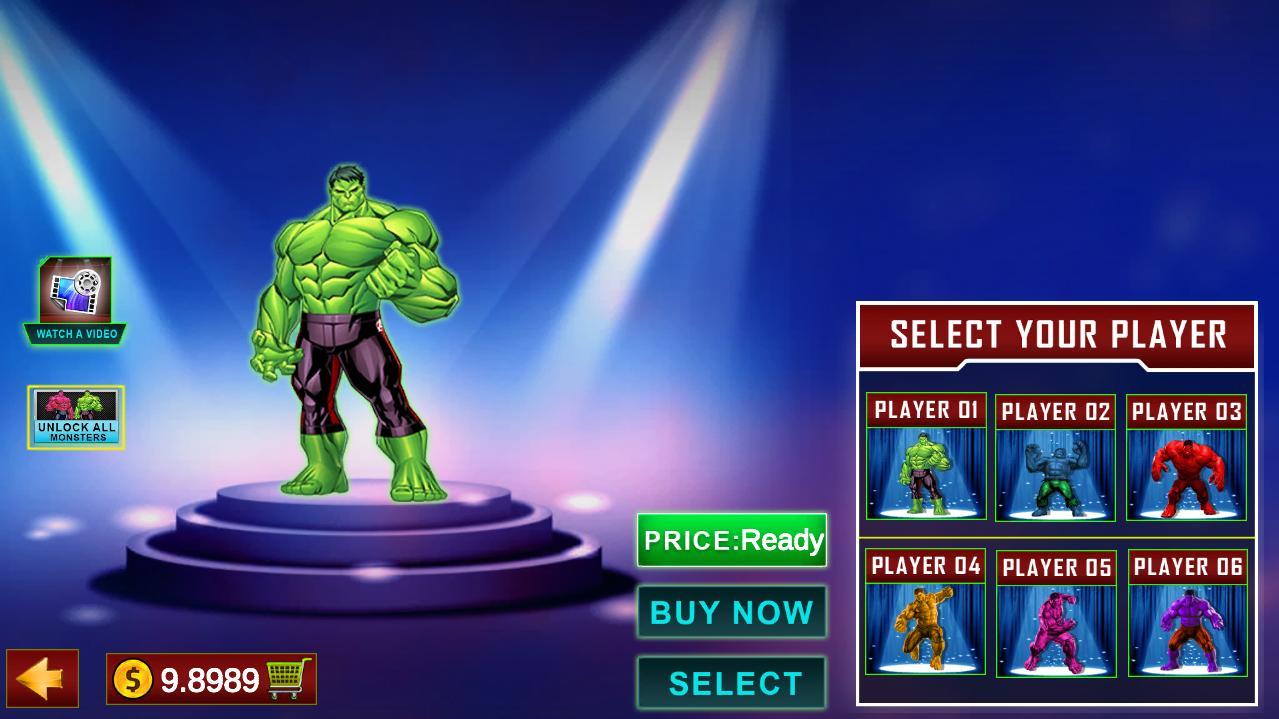Click the Buy Now button

pyautogui.click(x=732, y=612)
